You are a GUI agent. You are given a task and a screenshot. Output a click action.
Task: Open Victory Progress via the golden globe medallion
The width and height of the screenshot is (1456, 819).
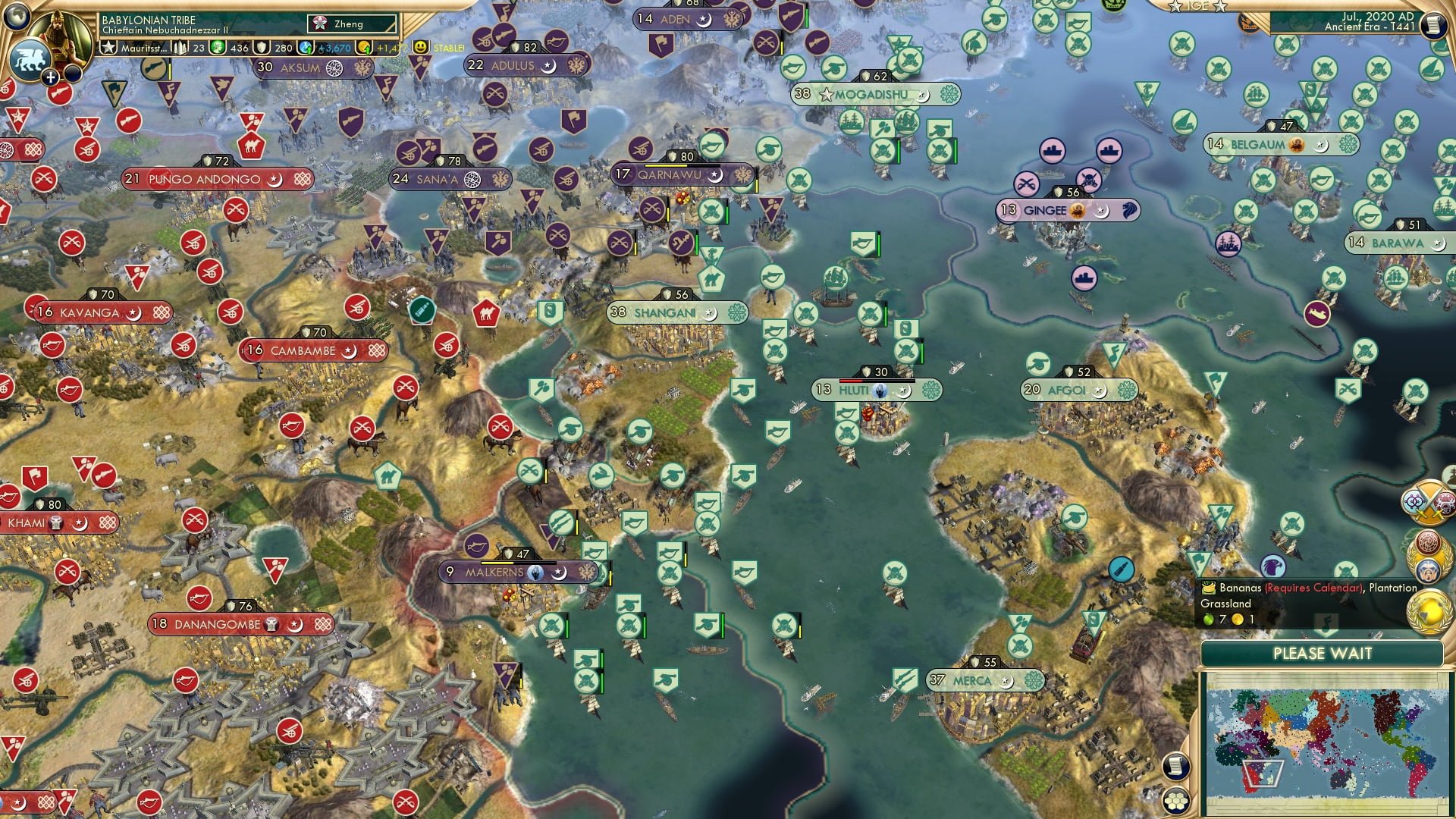tap(1430, 613)
